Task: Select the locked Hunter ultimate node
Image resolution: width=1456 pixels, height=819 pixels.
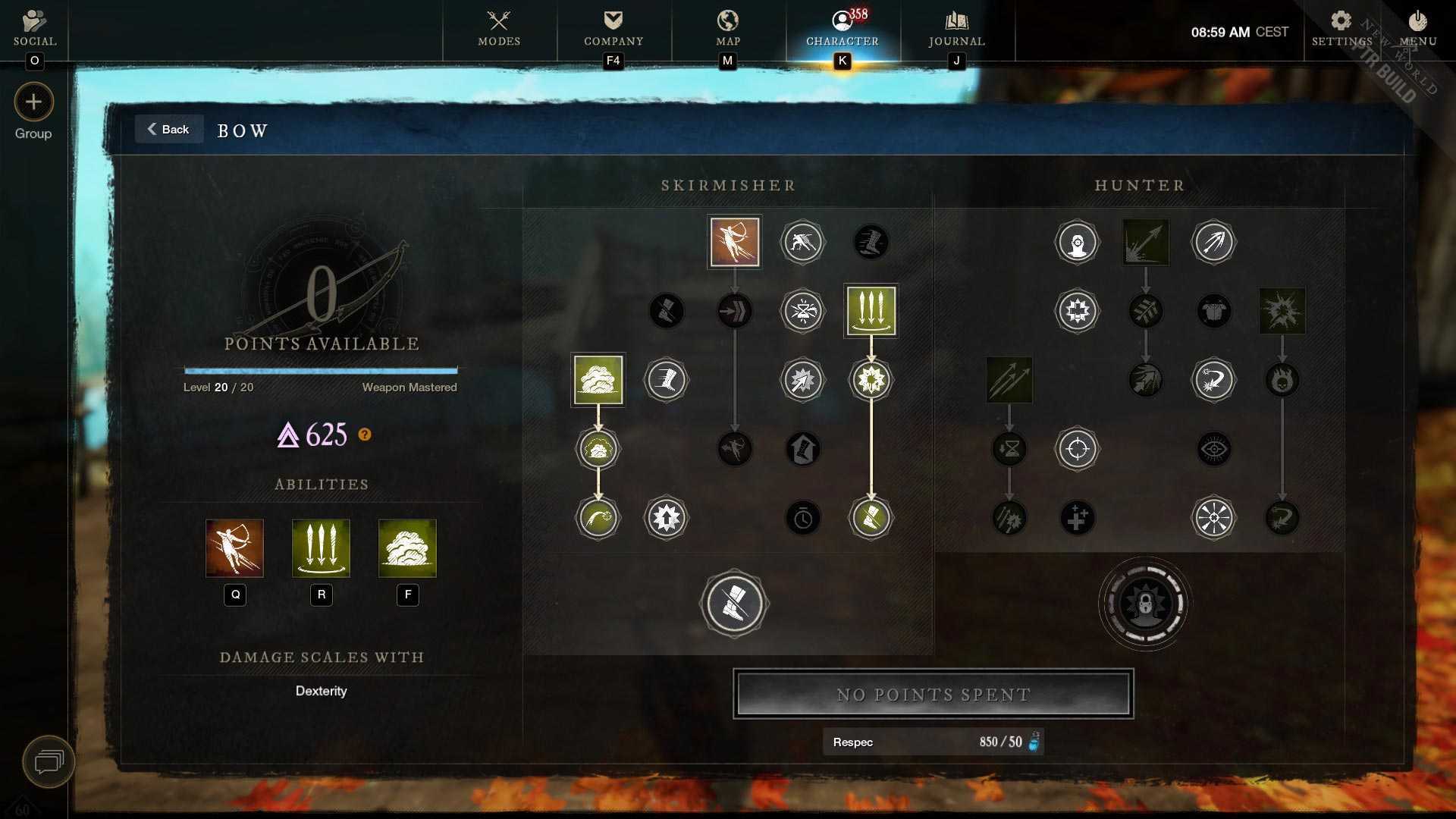Action: coord(1145,604)
